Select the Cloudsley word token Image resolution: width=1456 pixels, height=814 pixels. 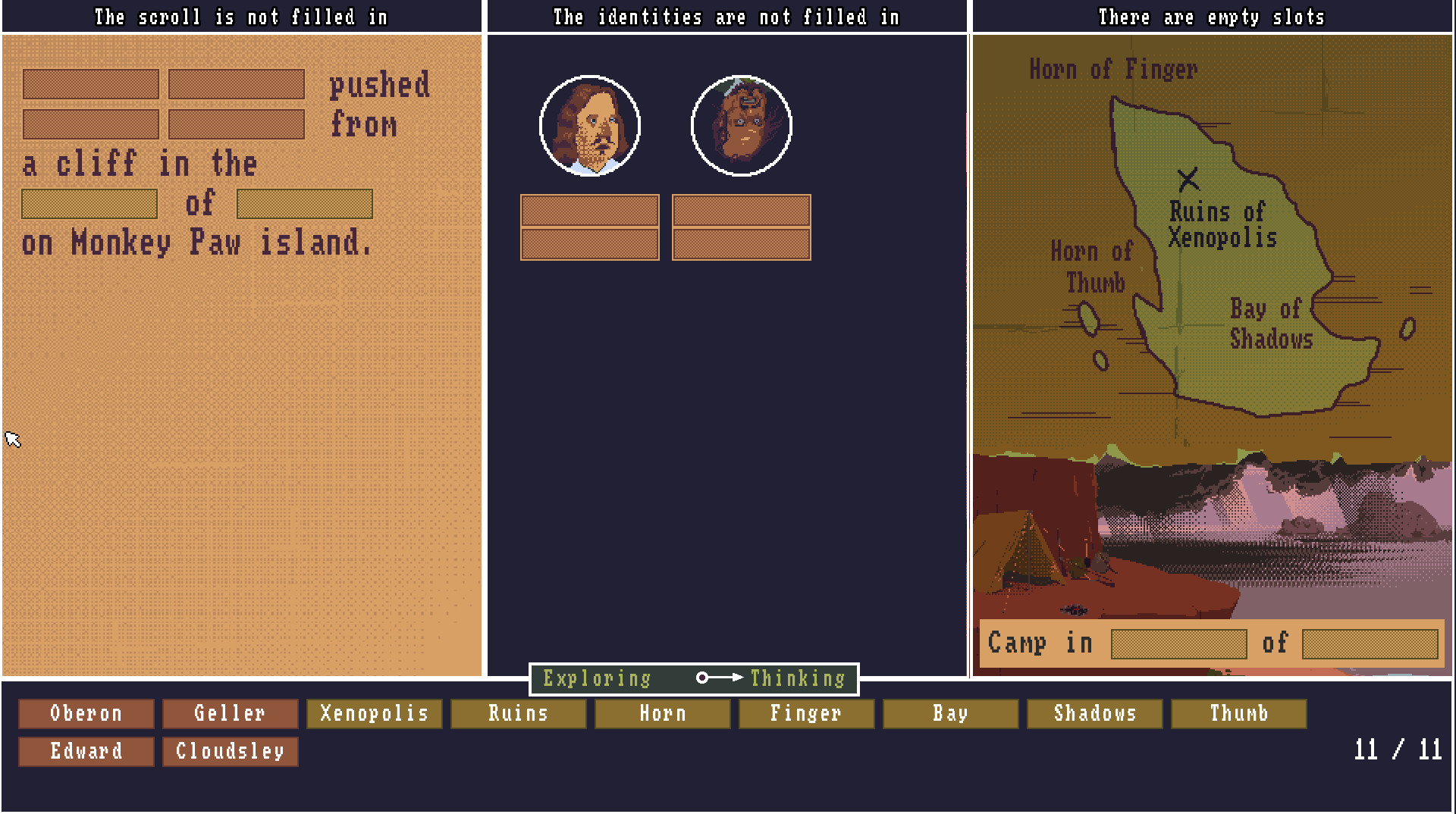click(230, 751)
